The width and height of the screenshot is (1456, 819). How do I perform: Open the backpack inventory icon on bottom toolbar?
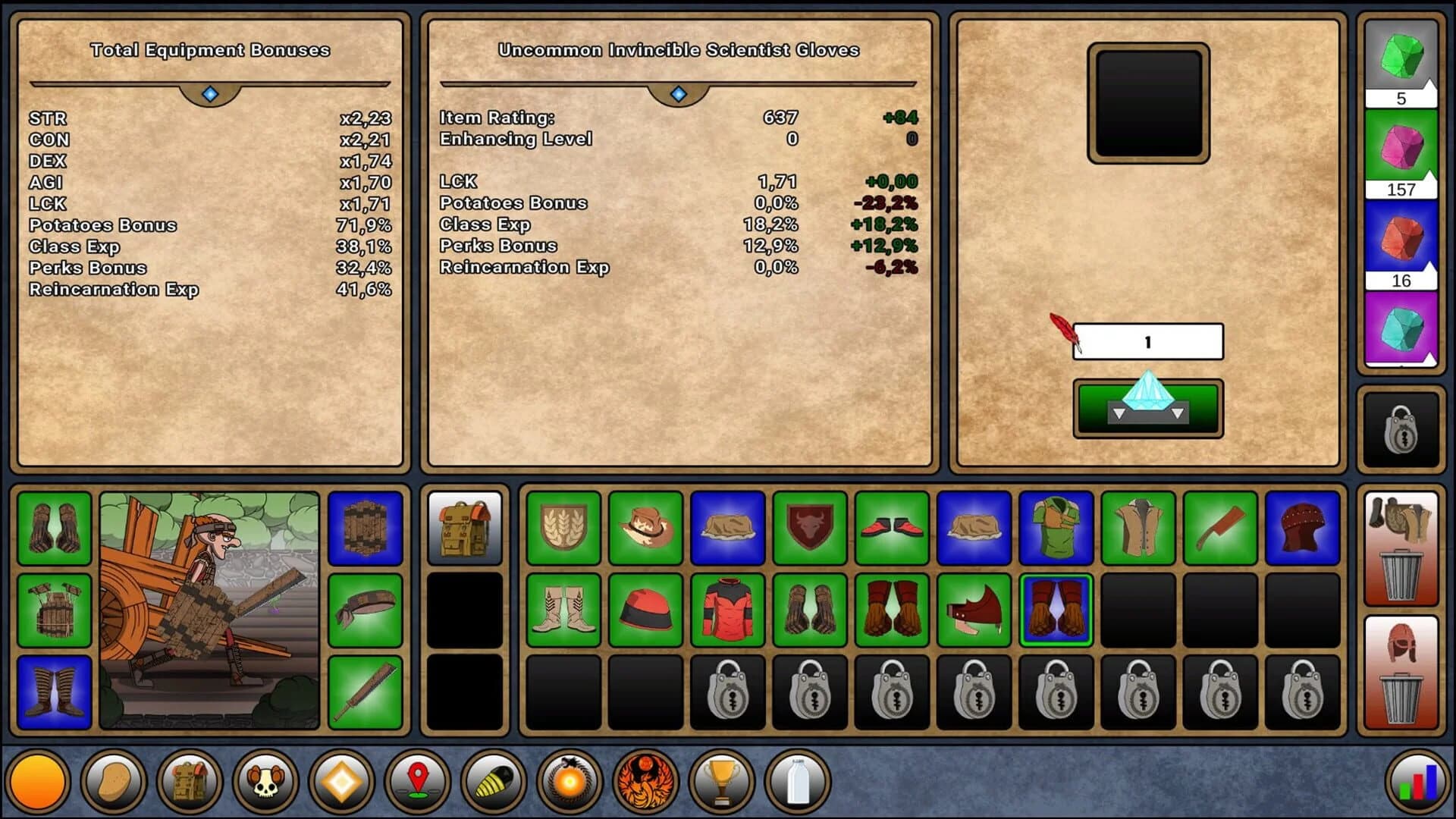tap(190, 781)
